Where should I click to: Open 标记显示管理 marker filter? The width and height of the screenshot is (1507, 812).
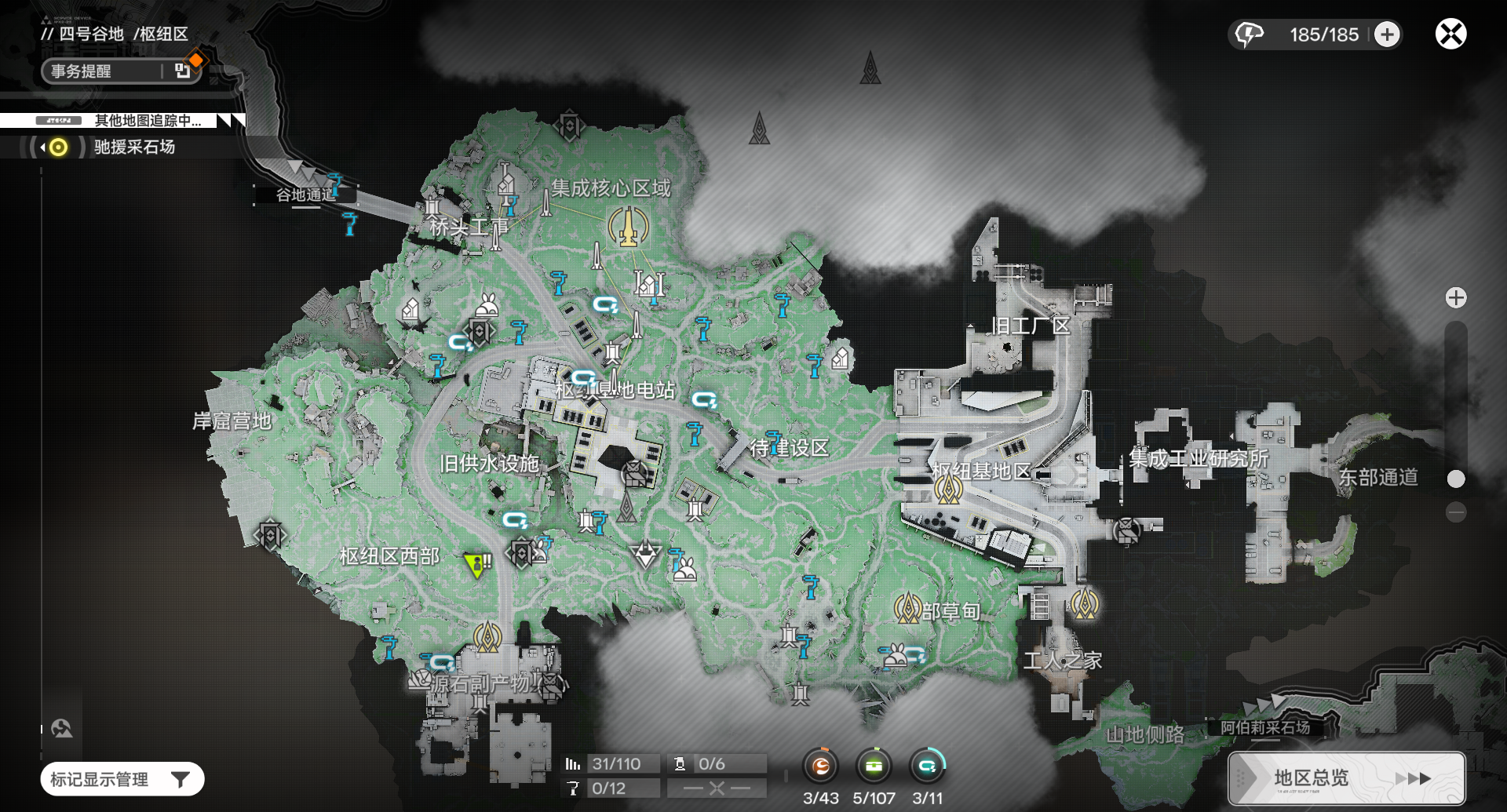pyautogui.click(x=122, y=779)
